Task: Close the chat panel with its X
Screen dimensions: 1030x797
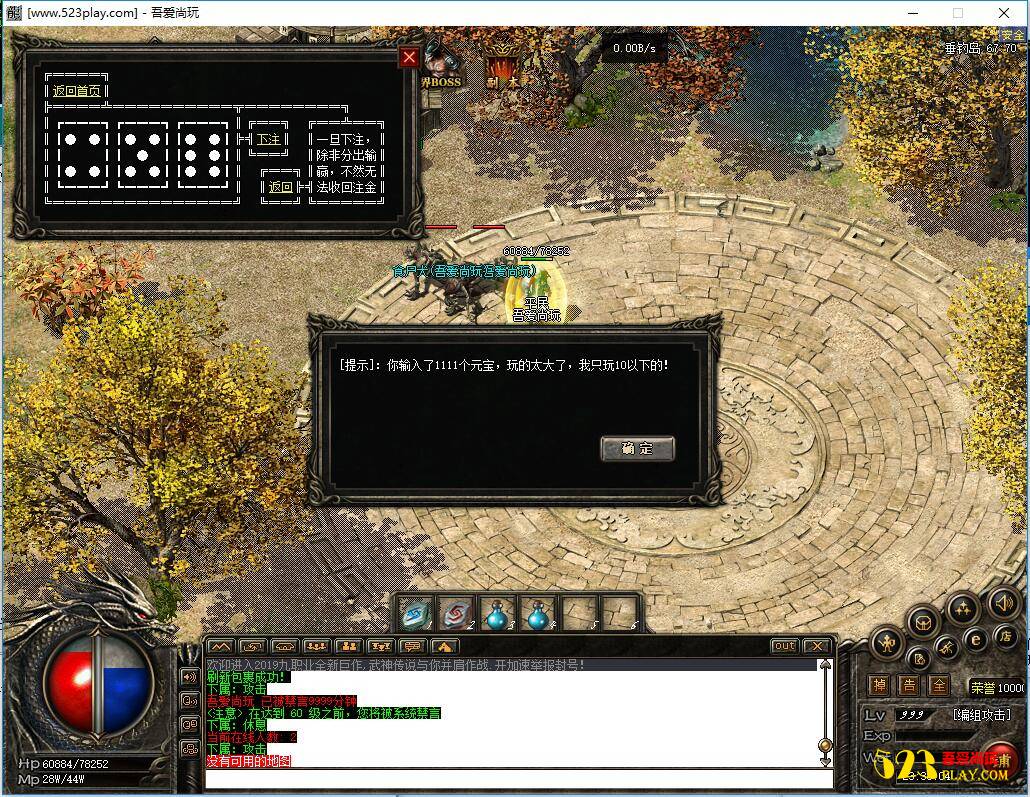Action: [816, 646]
